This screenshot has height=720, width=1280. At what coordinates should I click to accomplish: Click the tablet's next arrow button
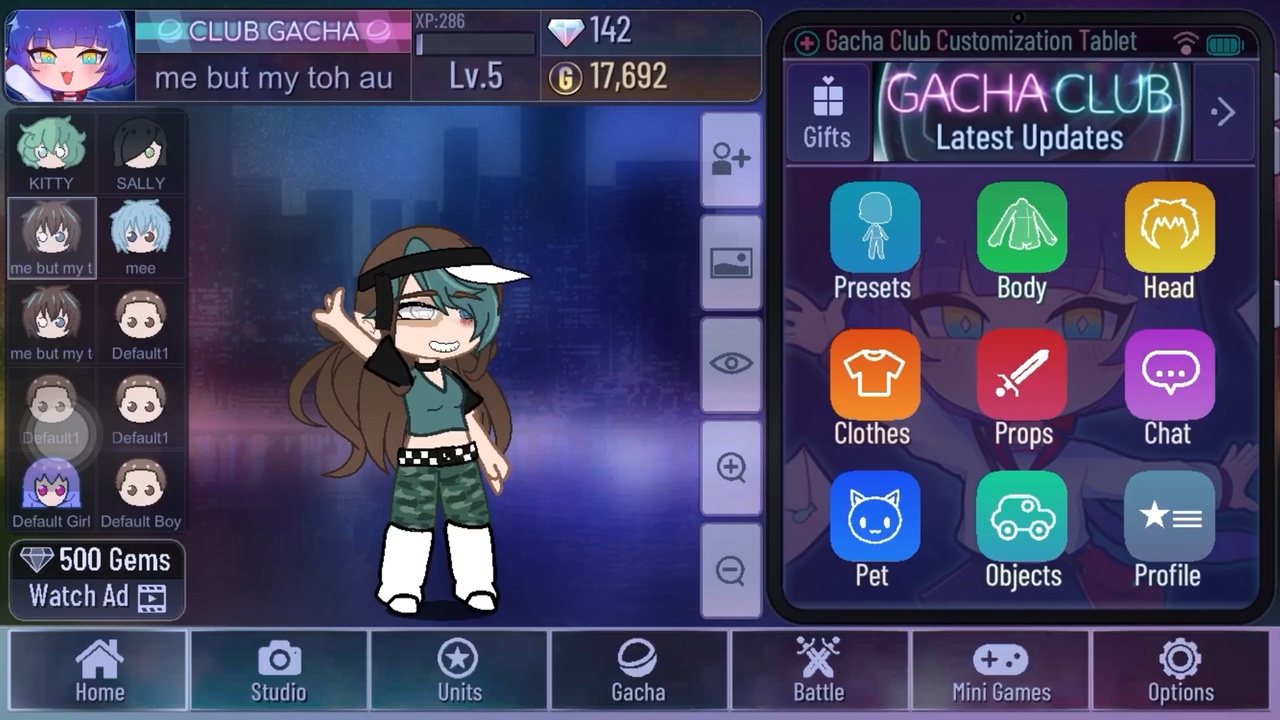1224,112
